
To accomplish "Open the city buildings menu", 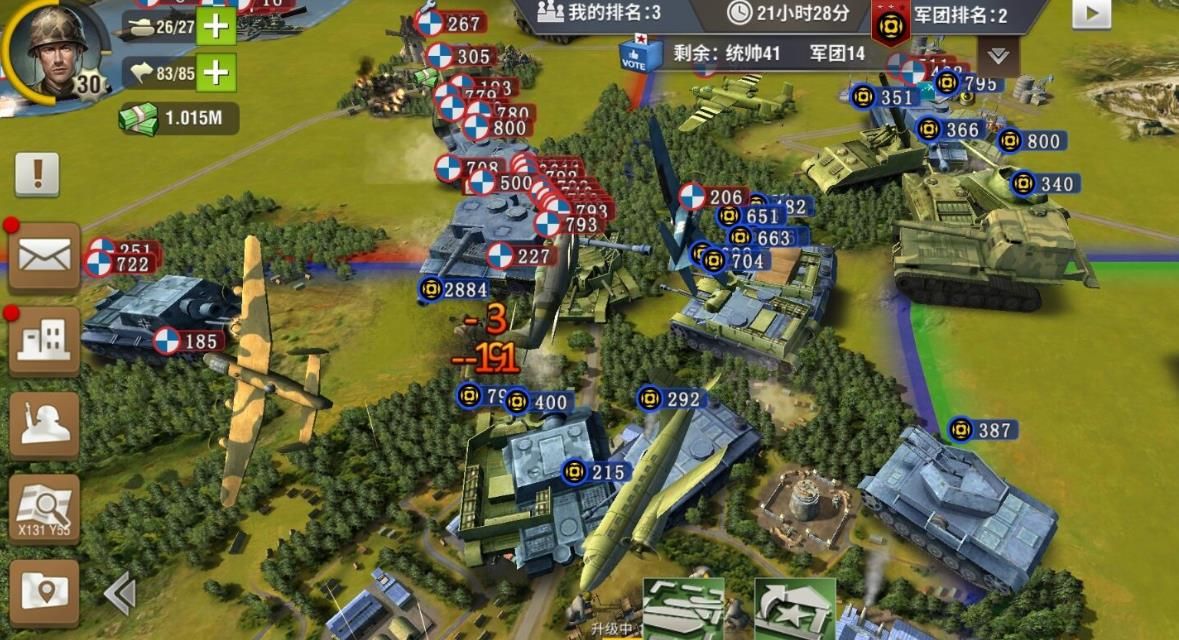I will (44, 341).
